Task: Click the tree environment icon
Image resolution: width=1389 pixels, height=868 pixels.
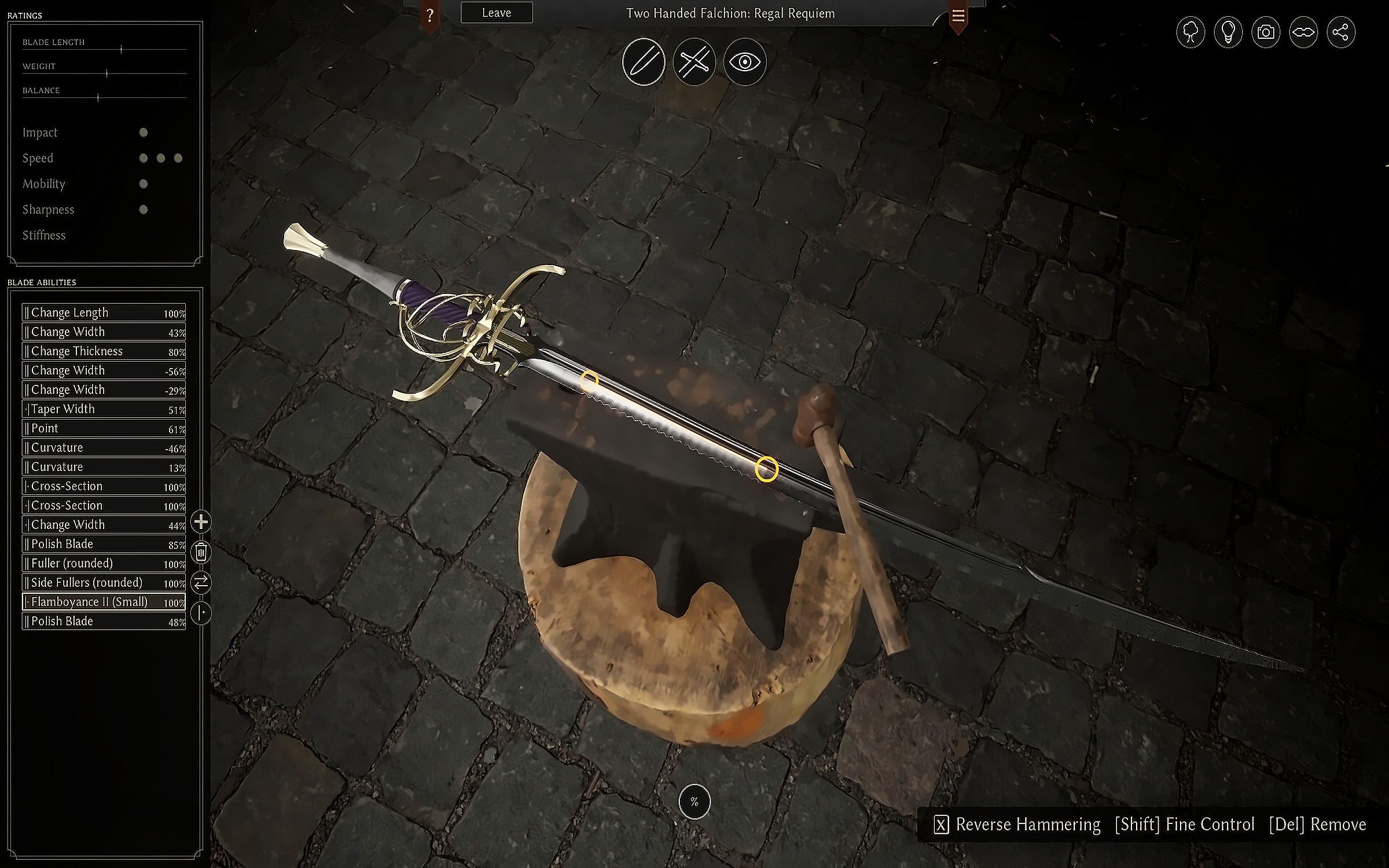Action: [1190, 32]
